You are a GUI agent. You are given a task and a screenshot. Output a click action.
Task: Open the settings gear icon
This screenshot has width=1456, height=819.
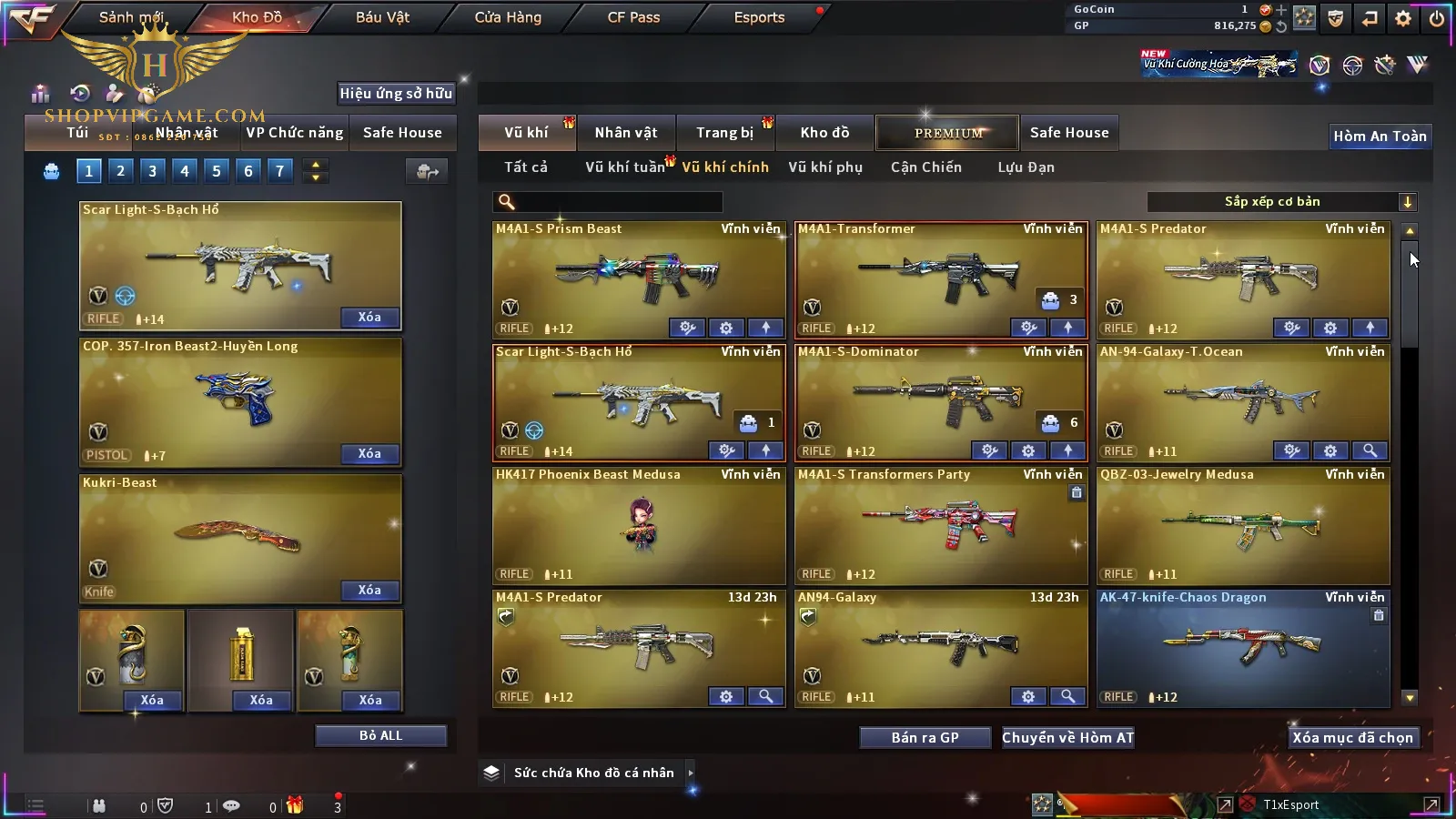[x=1403, y=18]
